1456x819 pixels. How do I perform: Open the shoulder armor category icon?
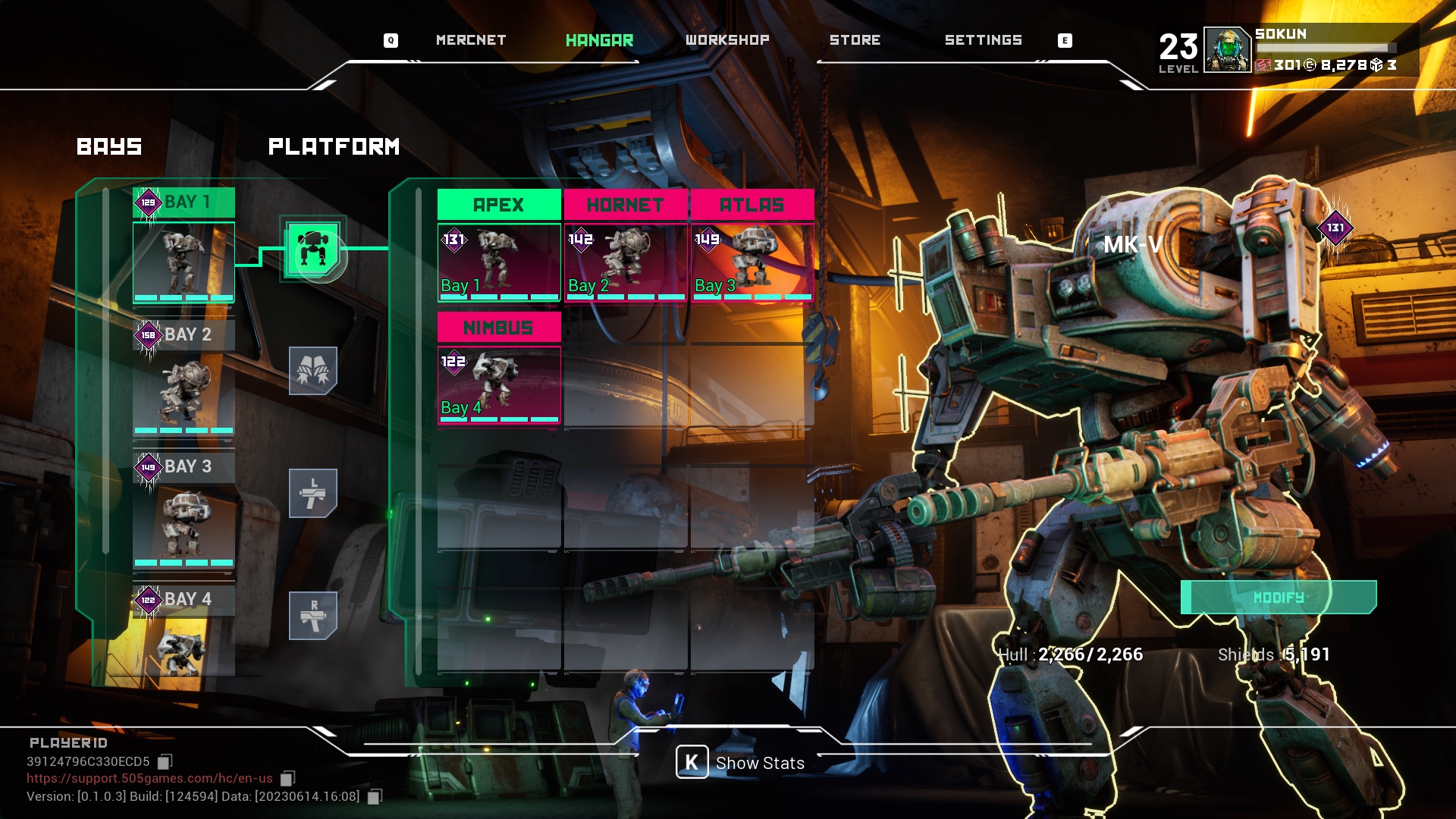(x=312, y=371)
